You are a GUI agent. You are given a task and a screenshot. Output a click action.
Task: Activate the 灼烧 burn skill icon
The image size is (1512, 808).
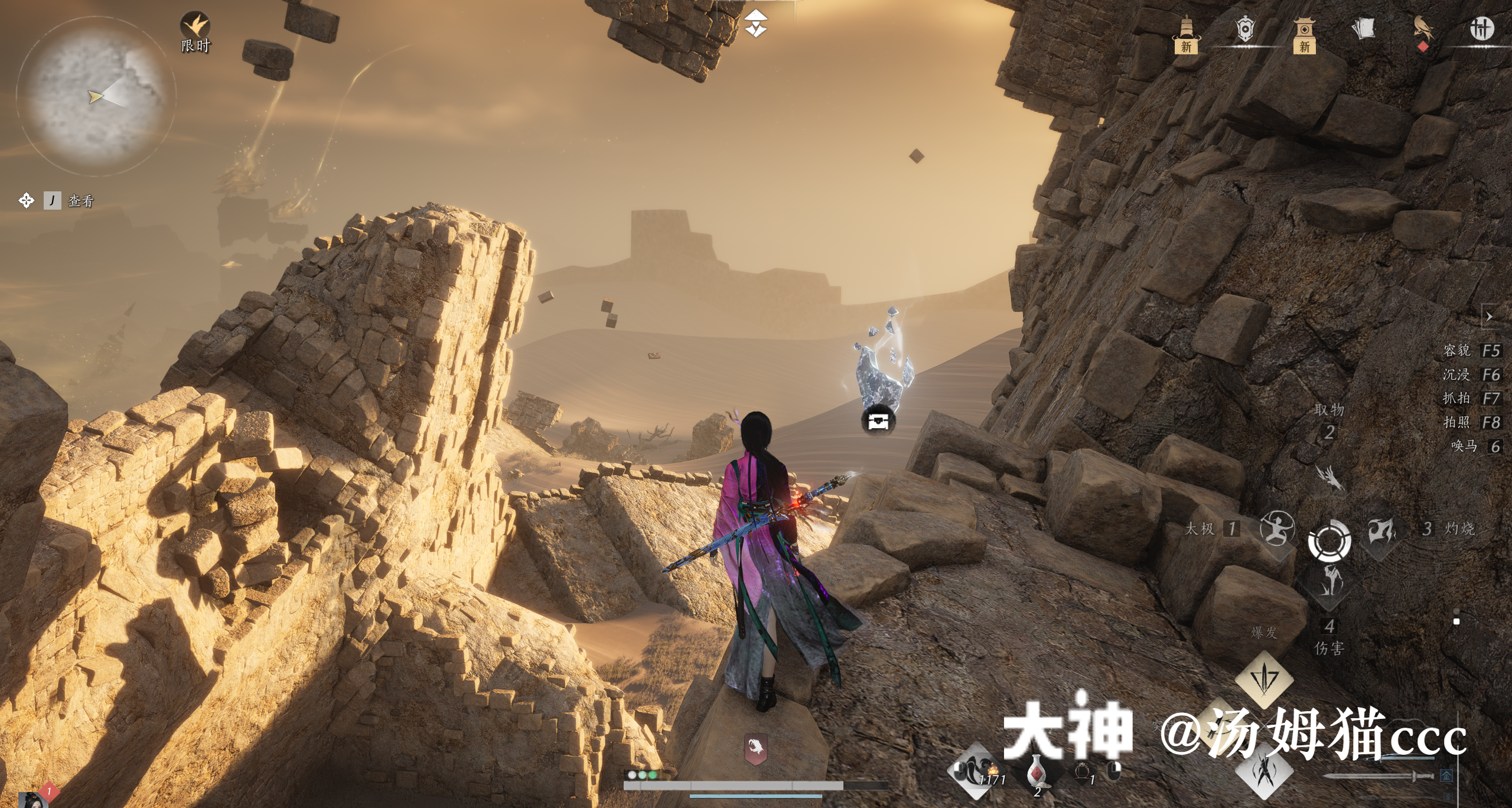[x=1382, y=530]
